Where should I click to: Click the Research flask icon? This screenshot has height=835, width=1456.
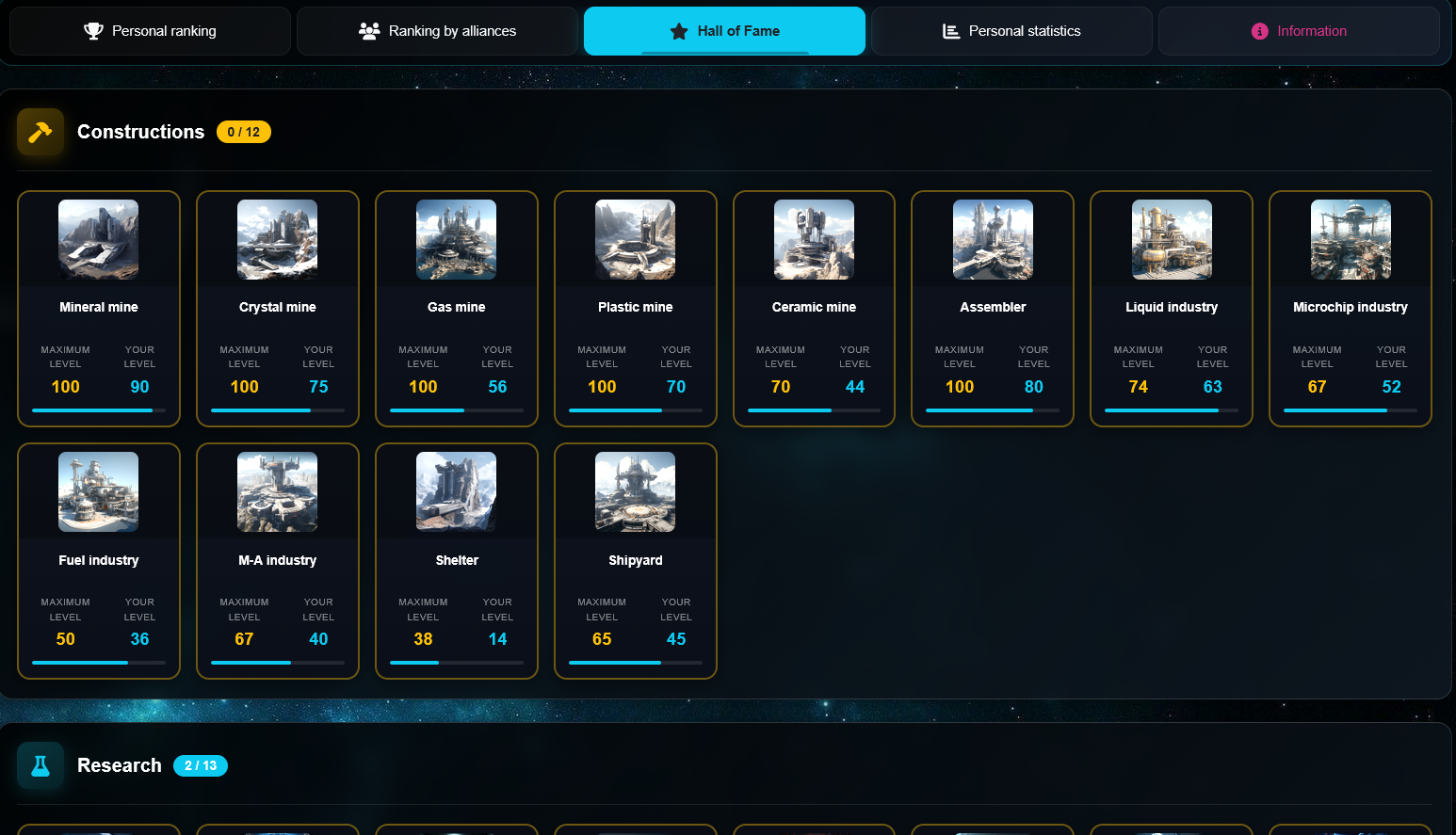pos(40,765)
